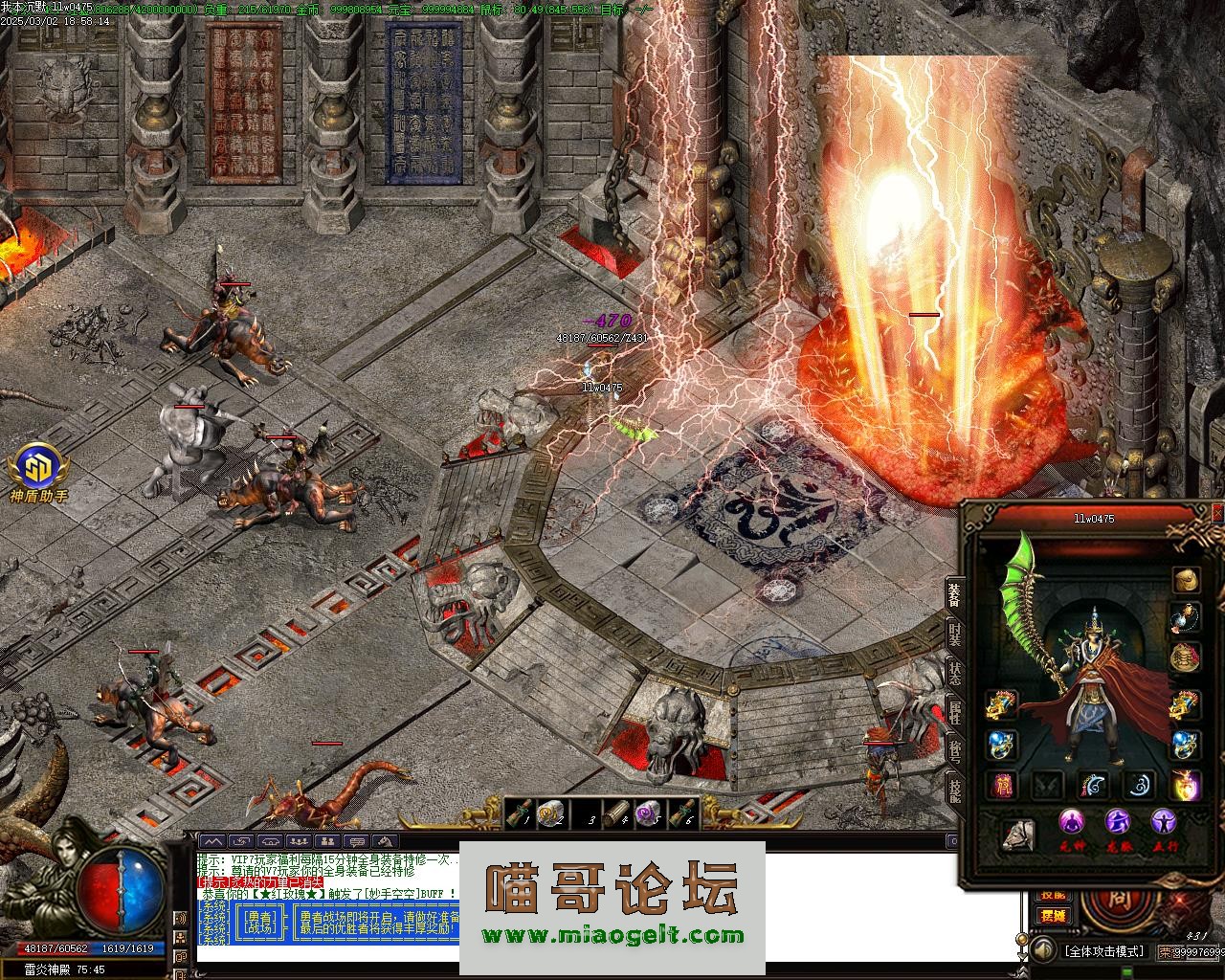Close the 11w0475 character equipment panel
The image size is (1225, 980).
[1217, 514]
